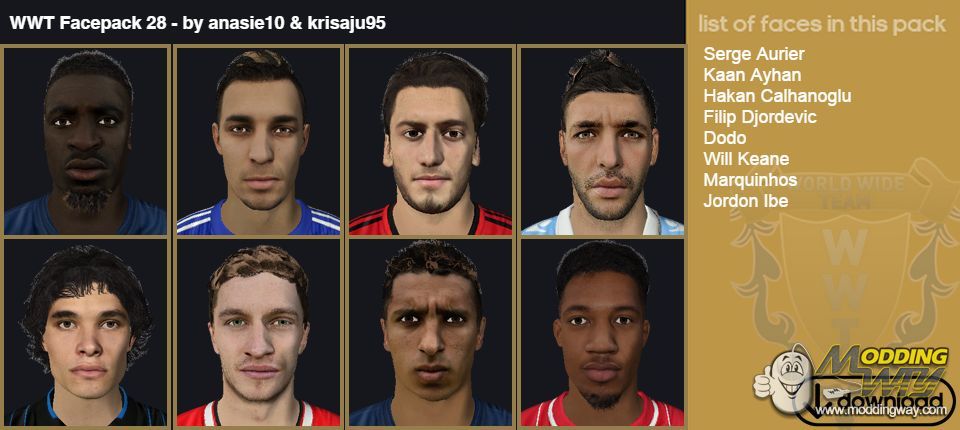Select Kaan Ayhan in the faces list
This screenshot has width=960, height=430.
(752, 75)
